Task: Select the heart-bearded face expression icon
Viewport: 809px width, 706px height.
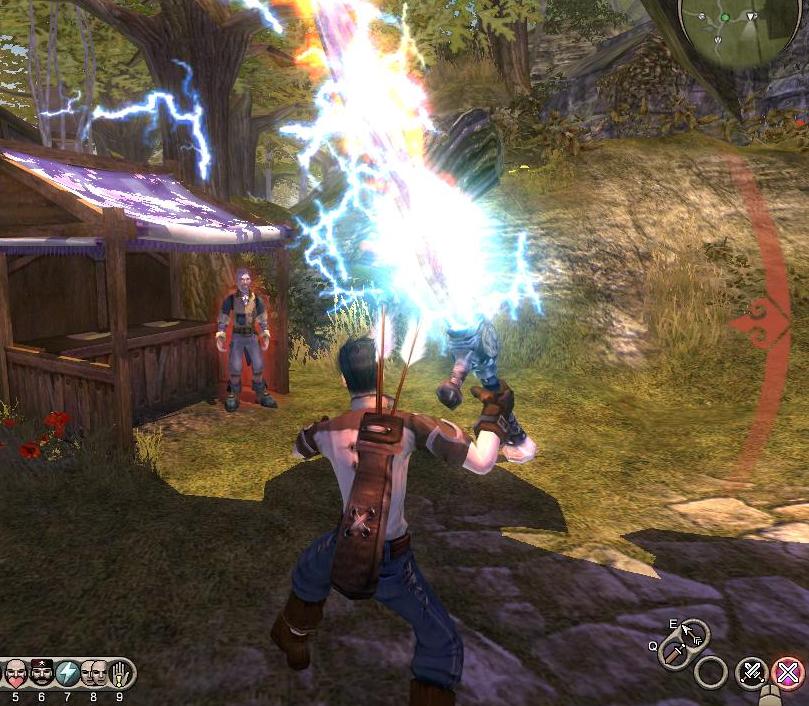Action: (15, 673)
